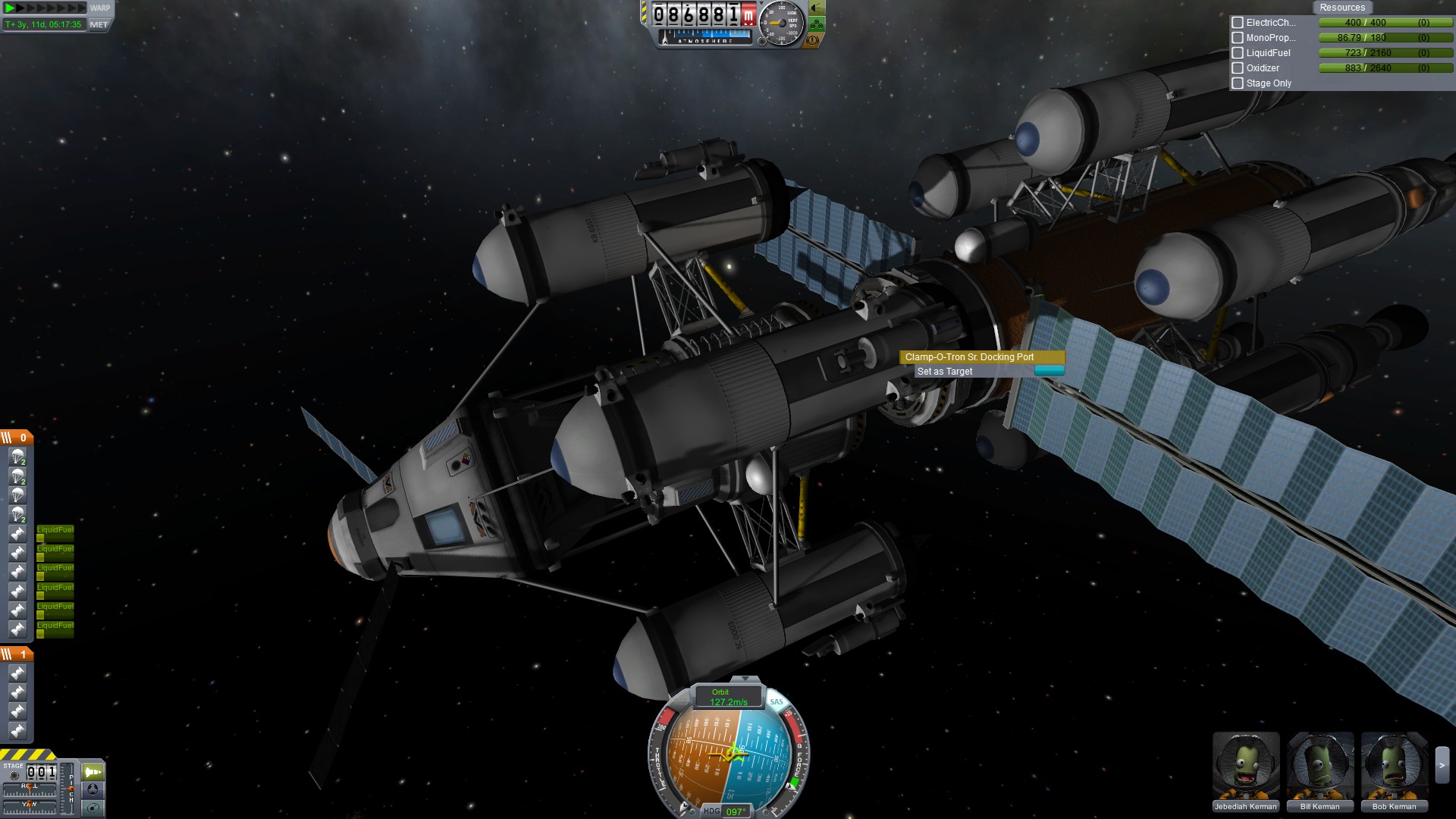Switch the MET time display mode
Screen dimensions: 1456x819
99,24
